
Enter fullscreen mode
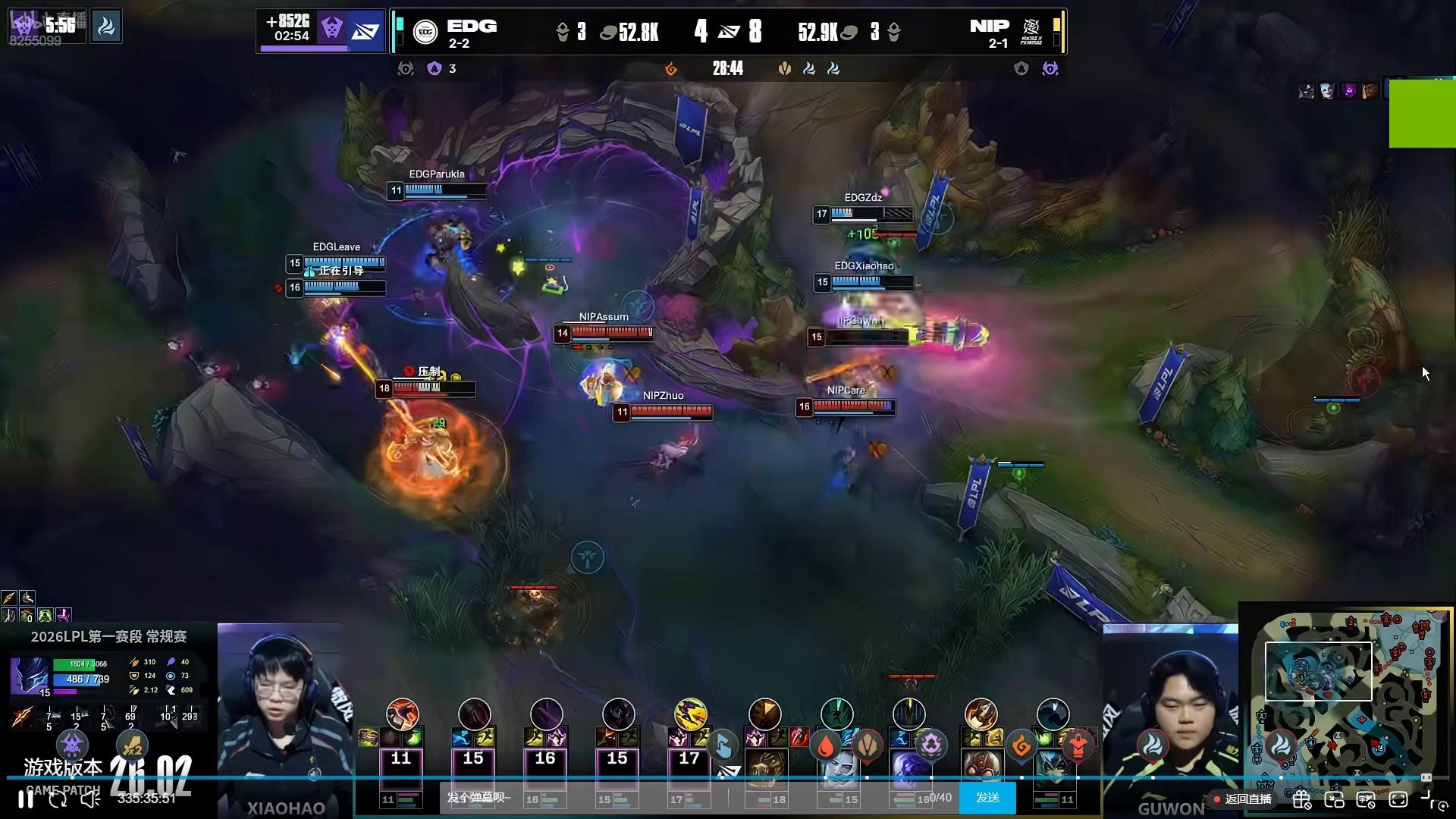click(1398, 799)
